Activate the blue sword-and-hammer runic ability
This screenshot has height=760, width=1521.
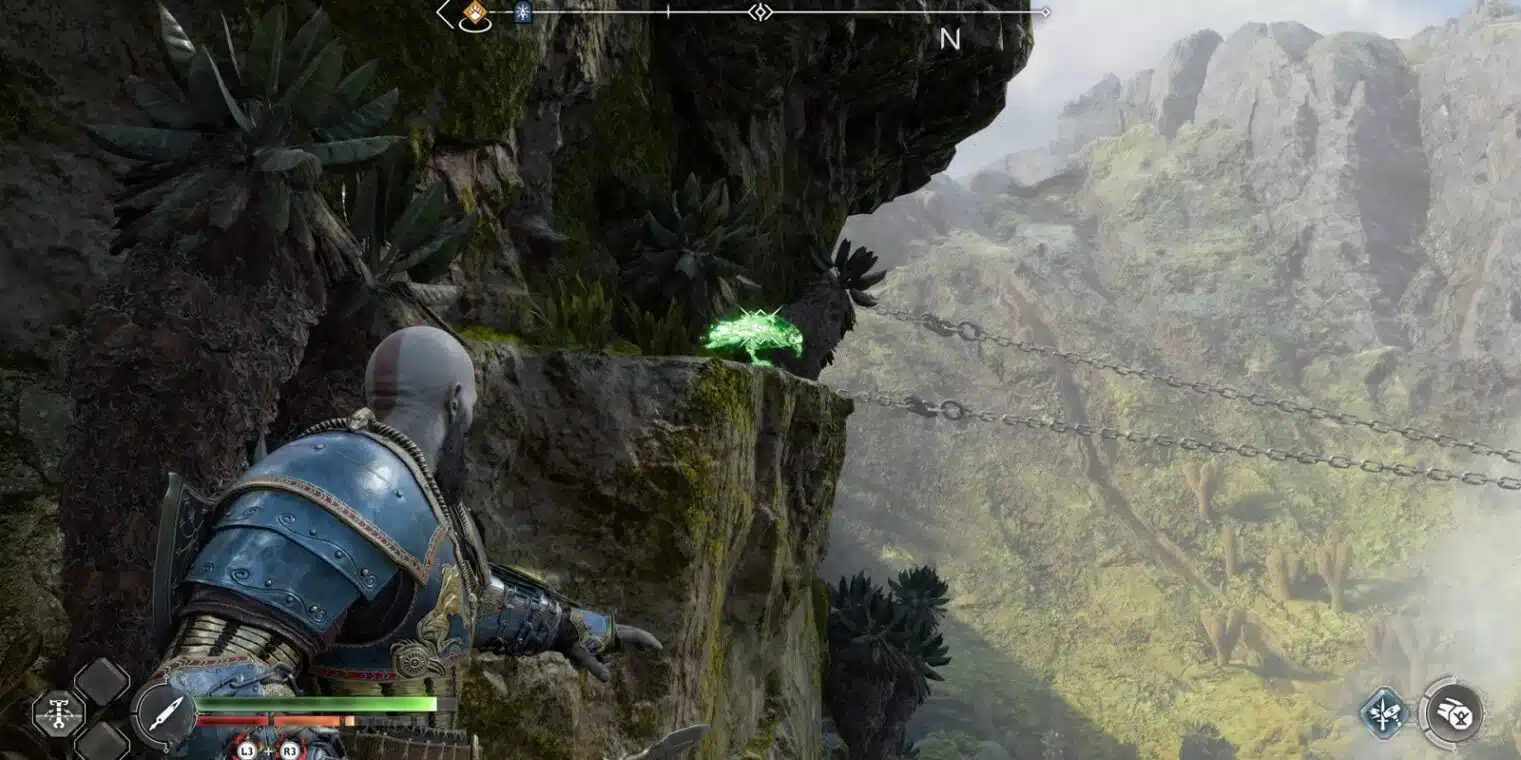point(1384,714)
